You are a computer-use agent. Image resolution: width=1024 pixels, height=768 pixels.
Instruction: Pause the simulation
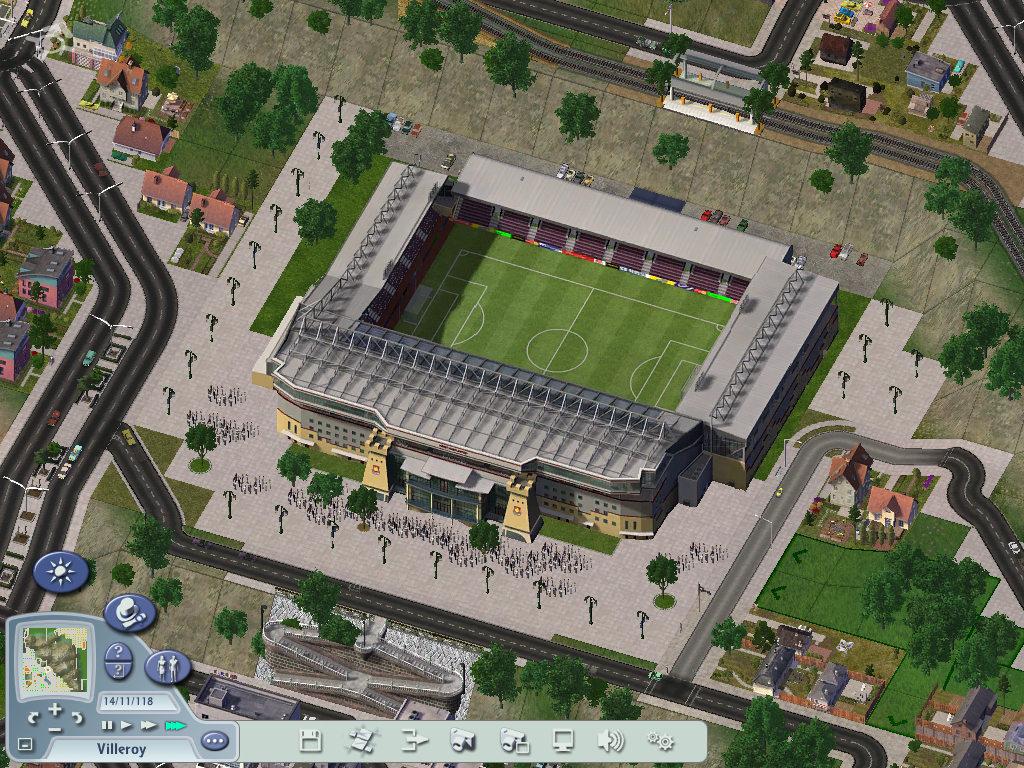coord(107,725)
